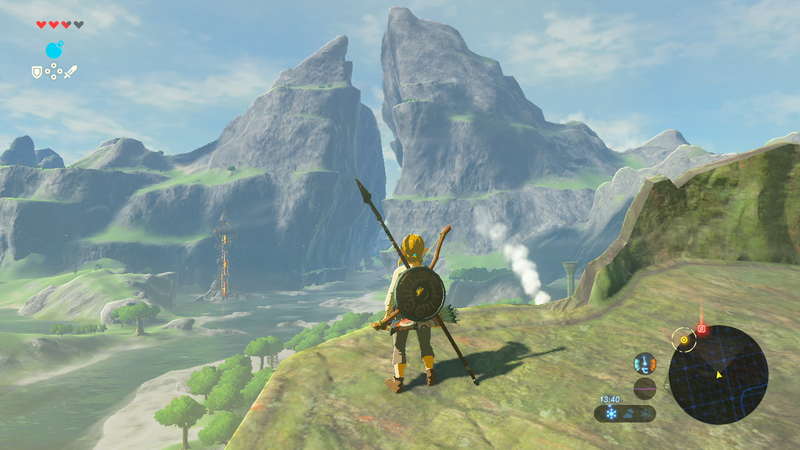Open the circular minimap

(x=718, y=374)
